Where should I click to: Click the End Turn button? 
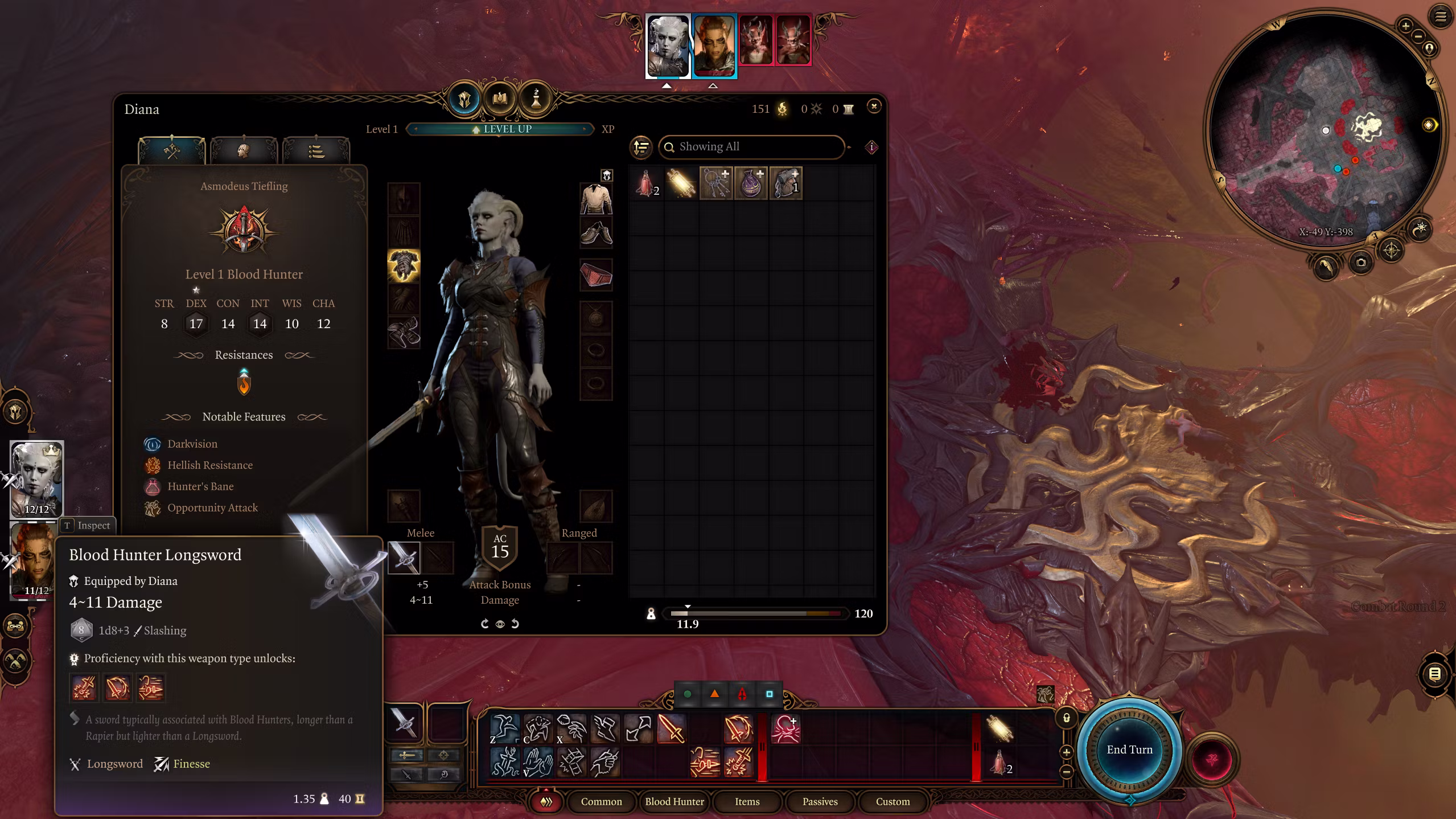click(1129, 750)
